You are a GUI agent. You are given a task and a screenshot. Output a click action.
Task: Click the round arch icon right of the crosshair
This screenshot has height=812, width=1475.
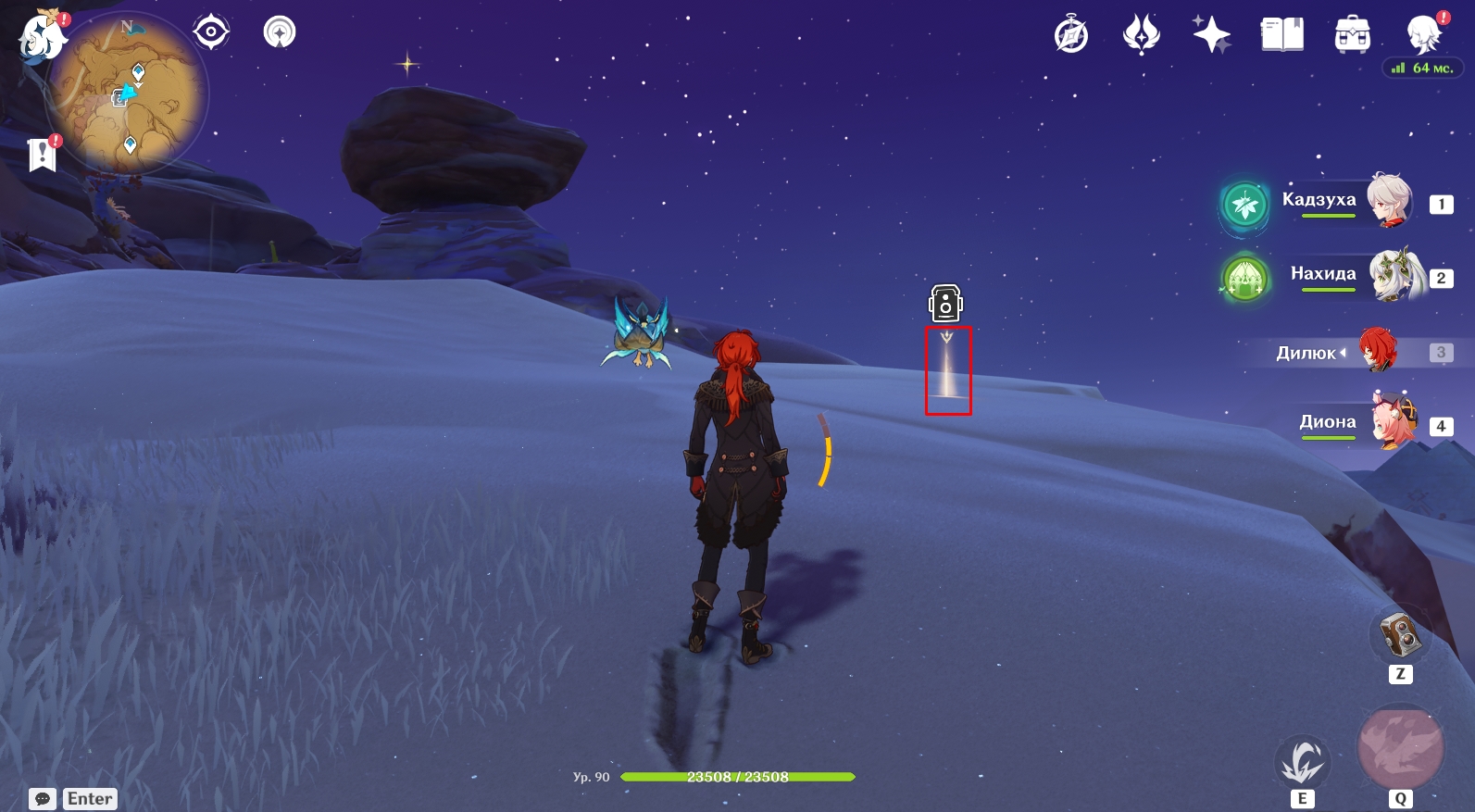point(280,32)
